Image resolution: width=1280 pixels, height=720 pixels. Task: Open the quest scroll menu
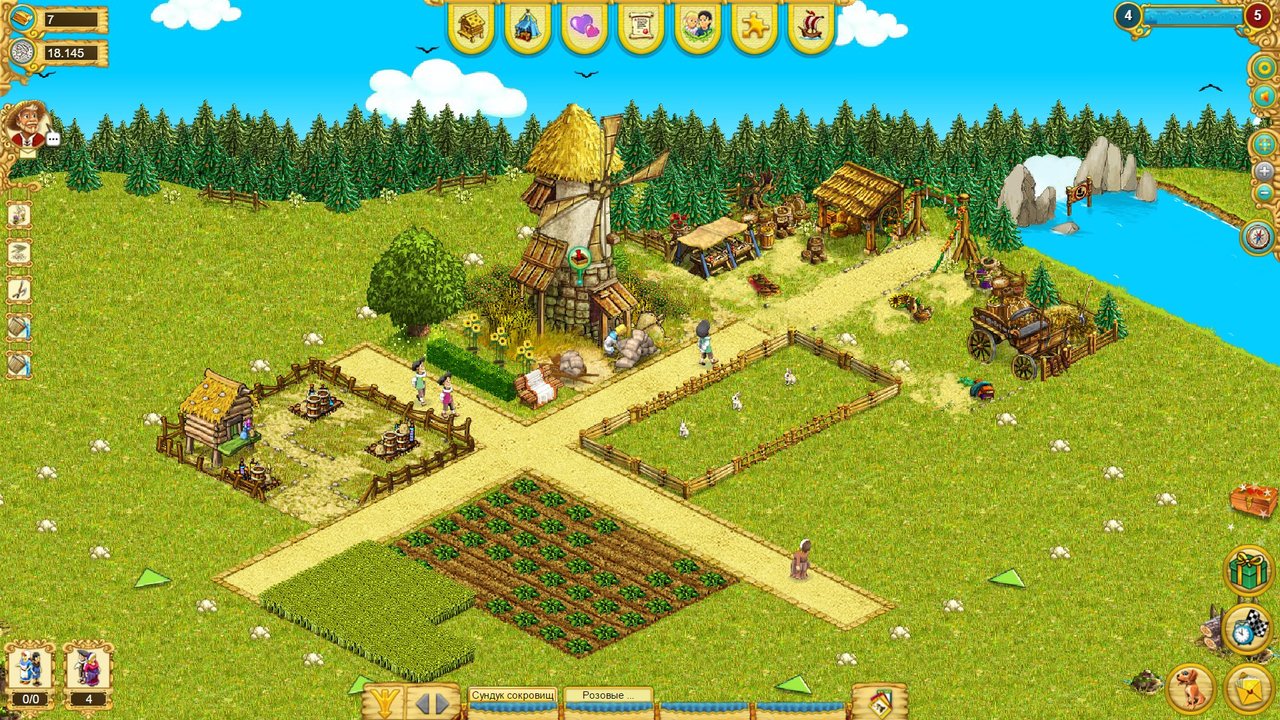click(641, 29)
